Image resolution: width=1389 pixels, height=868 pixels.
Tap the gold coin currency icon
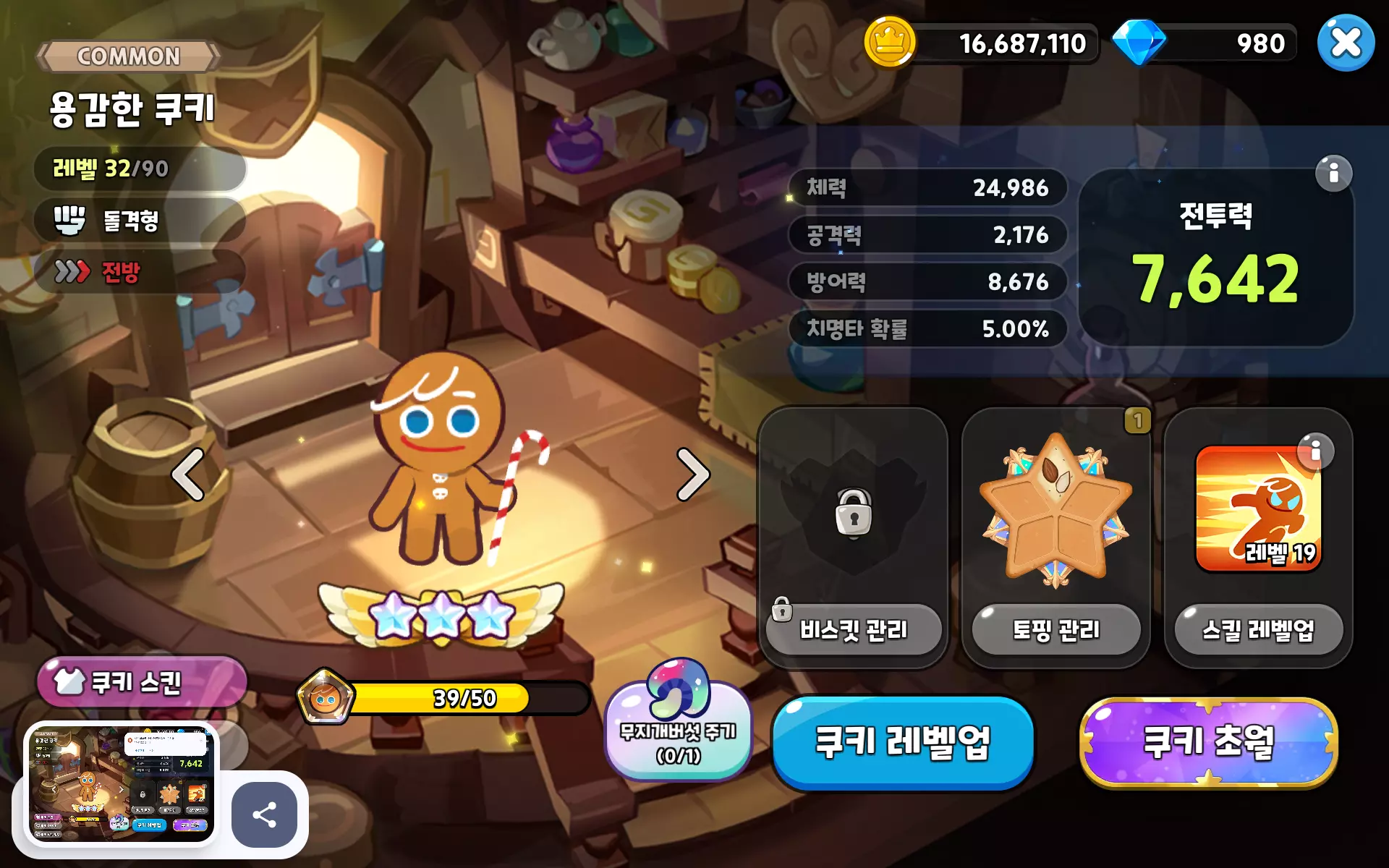[x=889, y=43]
